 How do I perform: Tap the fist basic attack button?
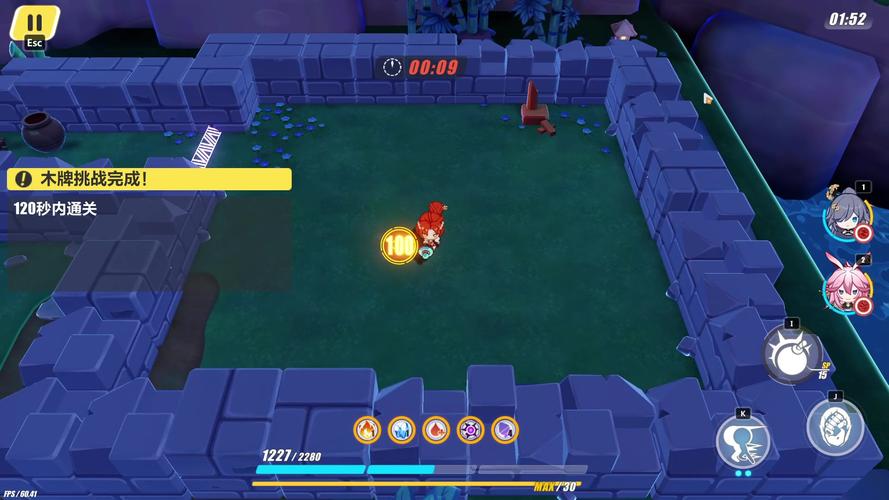point(835,425)
